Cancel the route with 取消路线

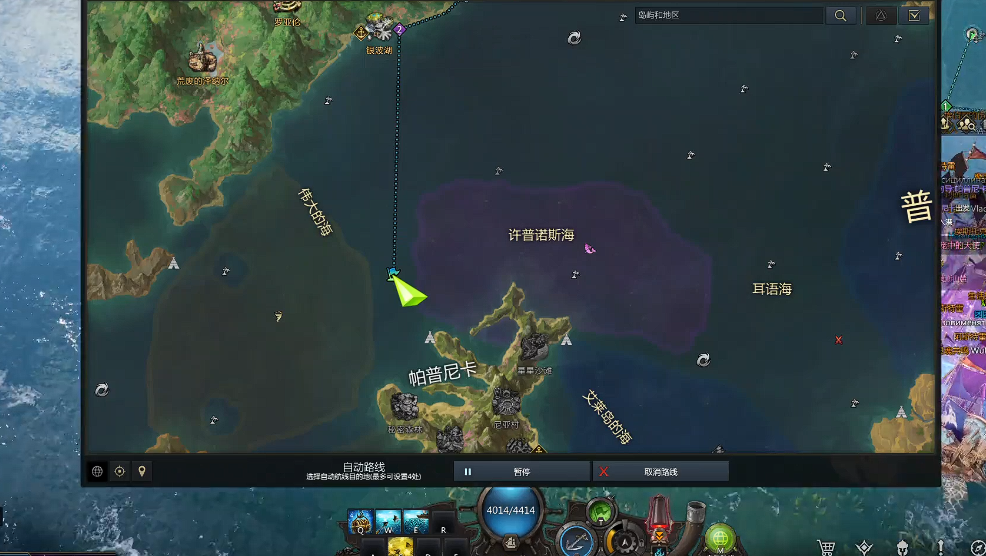coord(661,471)
